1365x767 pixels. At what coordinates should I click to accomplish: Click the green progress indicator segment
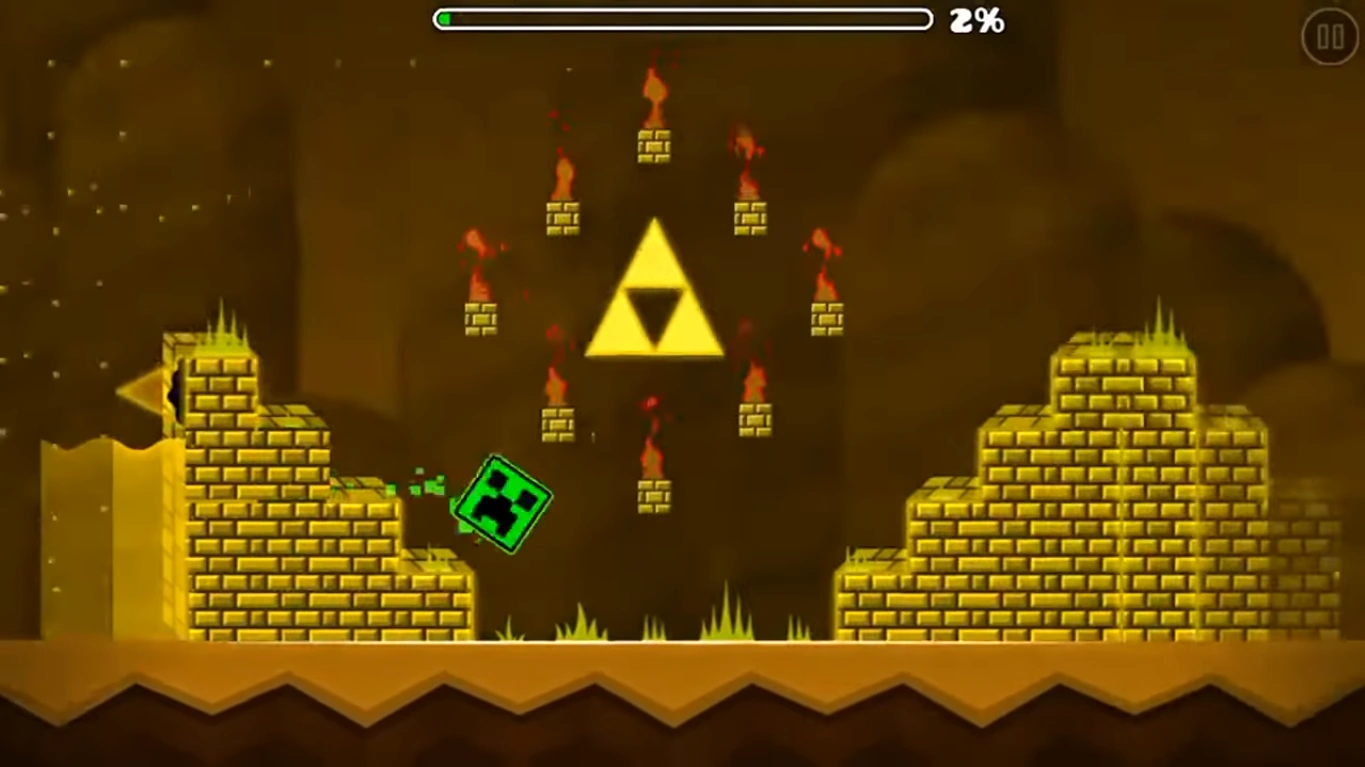(444, 19)
